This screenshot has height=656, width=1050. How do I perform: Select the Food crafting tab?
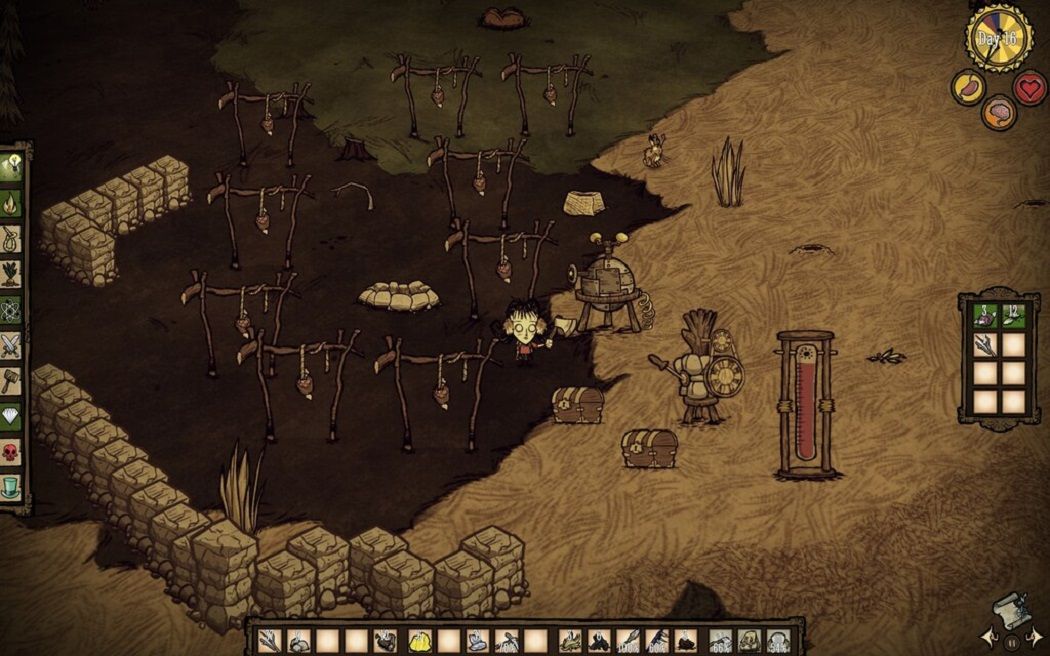click(13, 273)
